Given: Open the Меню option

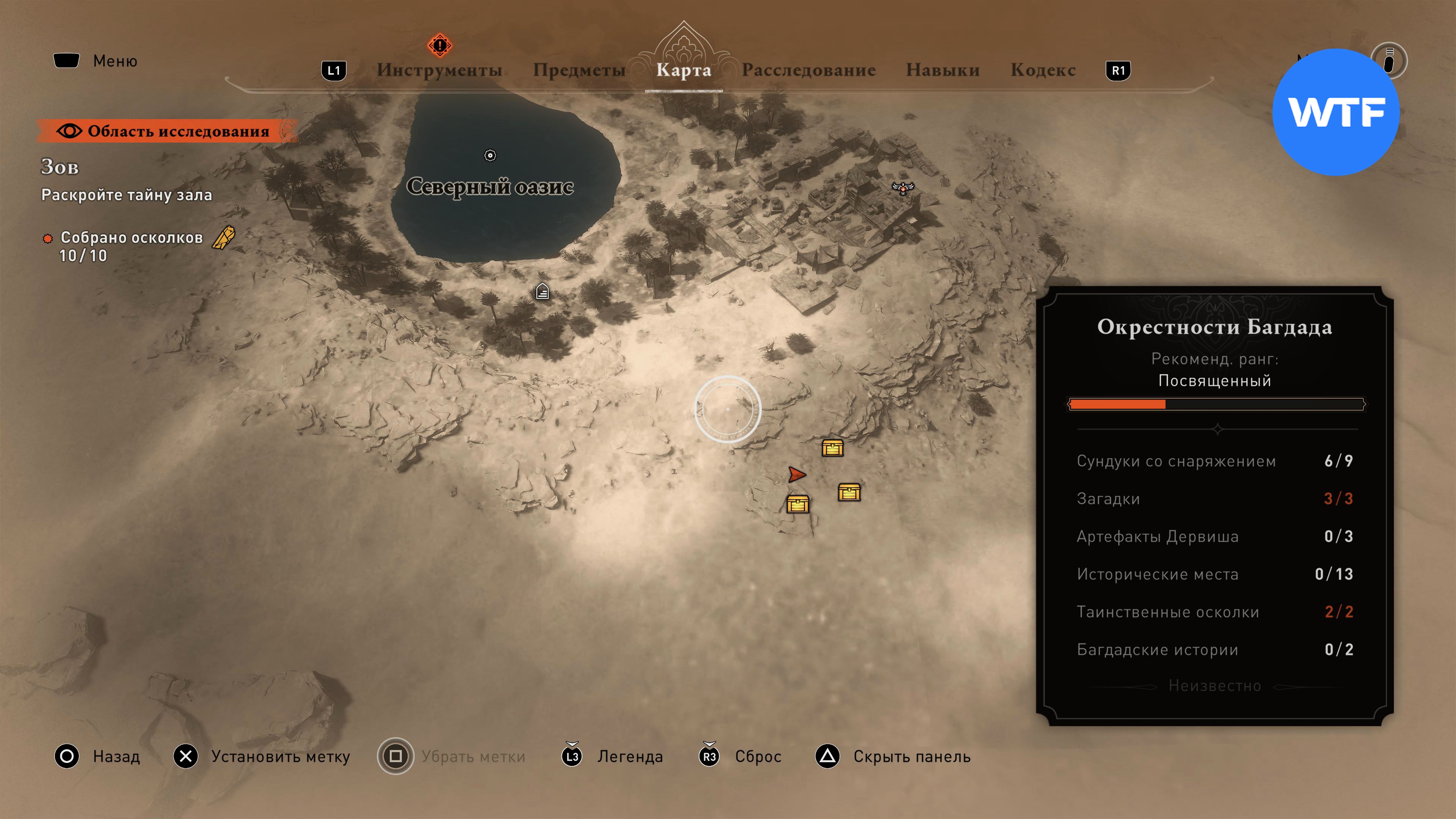Looking at the screenshot, I should tap(96, 61).
